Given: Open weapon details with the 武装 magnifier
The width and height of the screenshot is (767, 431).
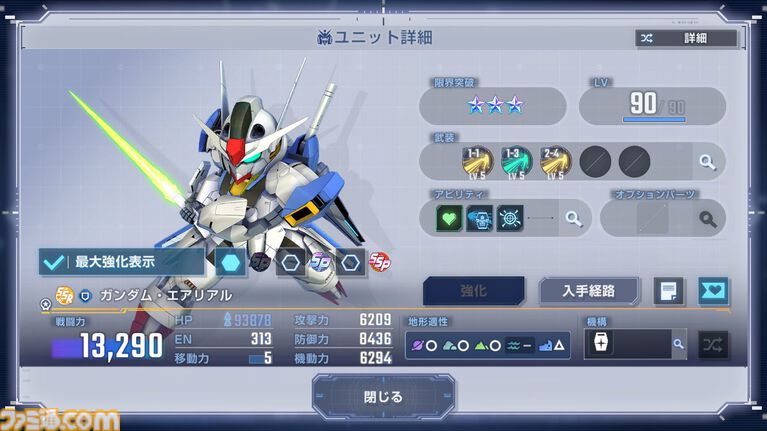Looking at the screenshot, I should coord(707,160).
